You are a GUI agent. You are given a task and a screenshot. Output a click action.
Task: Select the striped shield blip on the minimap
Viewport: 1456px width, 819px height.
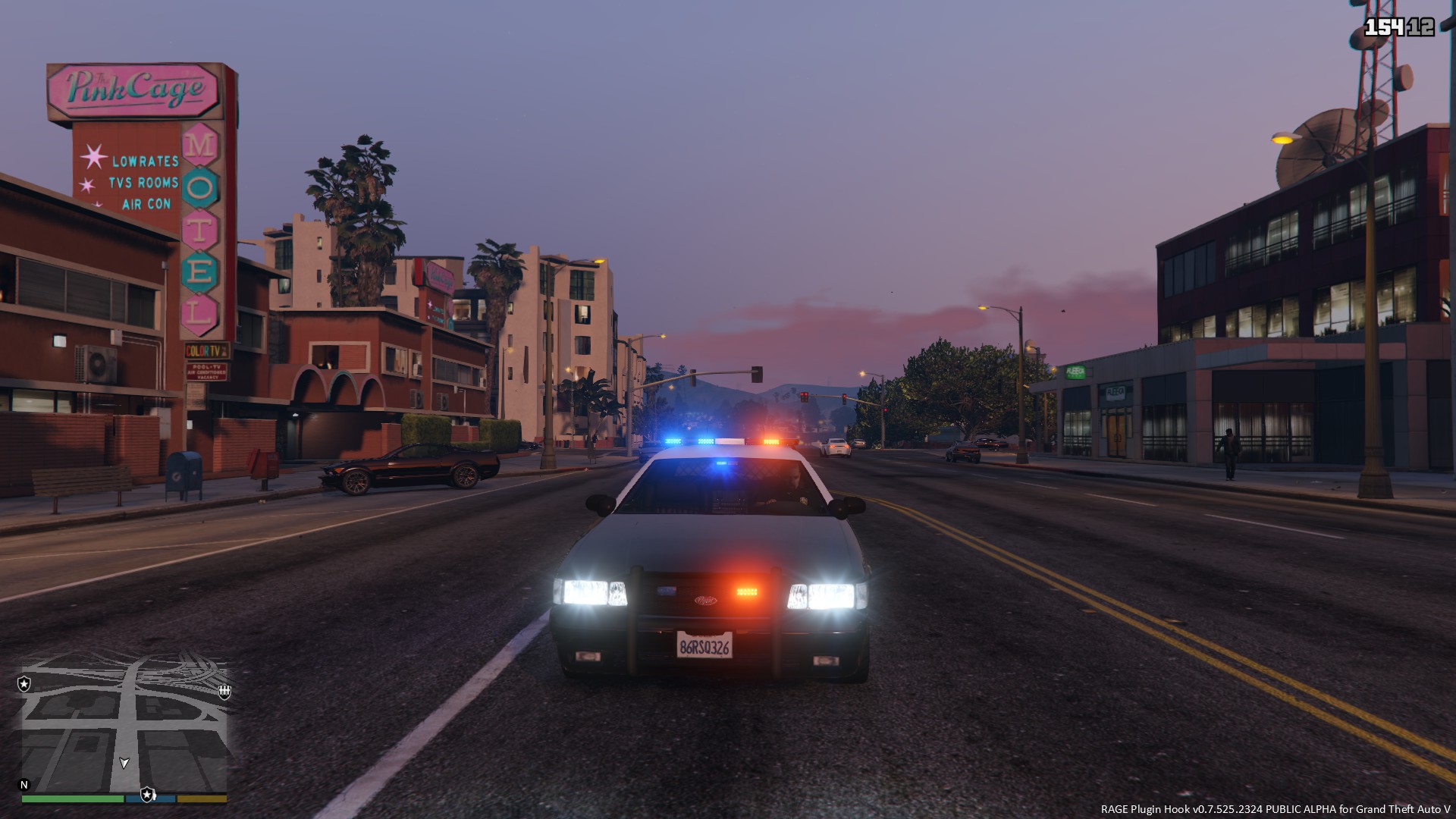pos(224,691)
